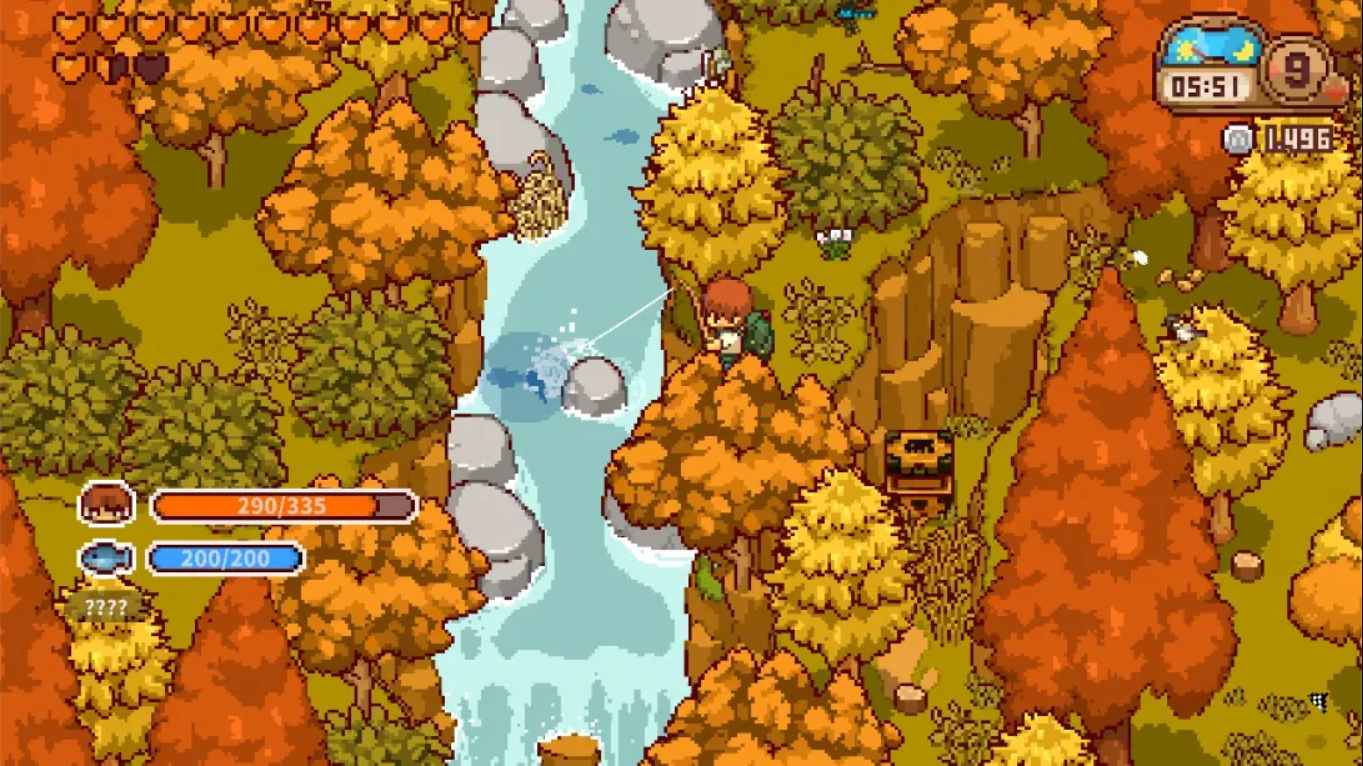Click the sun symbol on the day-night clock
Viewport: 1363px width, 766px height.
(x=1185, y=50)
